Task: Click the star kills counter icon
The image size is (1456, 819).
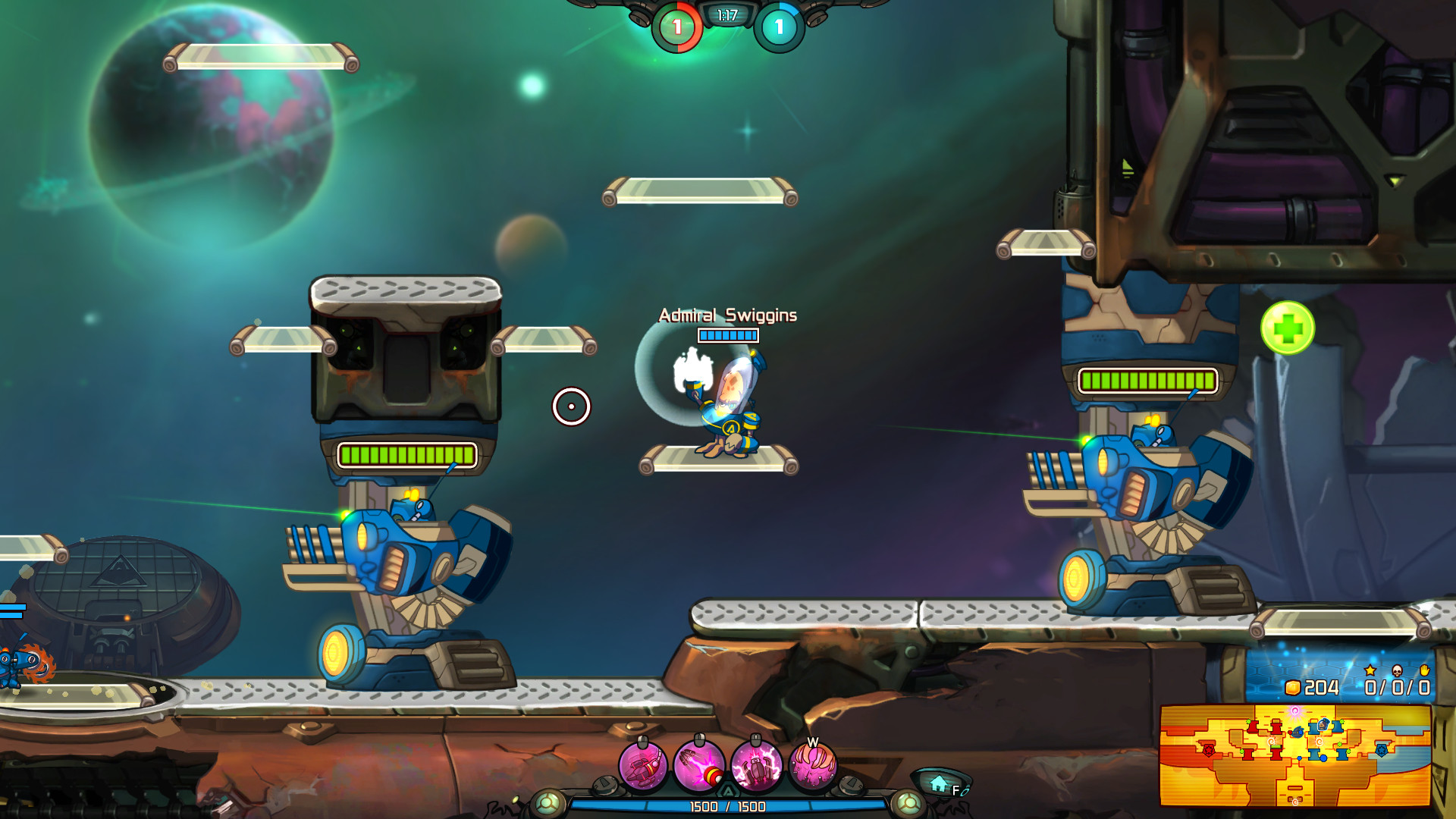Action: coord(1370,670)
